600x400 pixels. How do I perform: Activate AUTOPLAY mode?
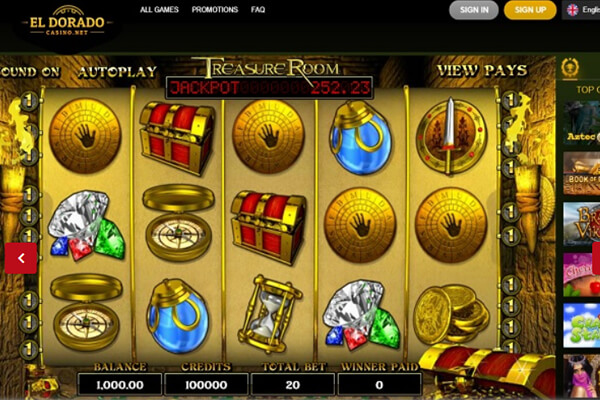117,72
